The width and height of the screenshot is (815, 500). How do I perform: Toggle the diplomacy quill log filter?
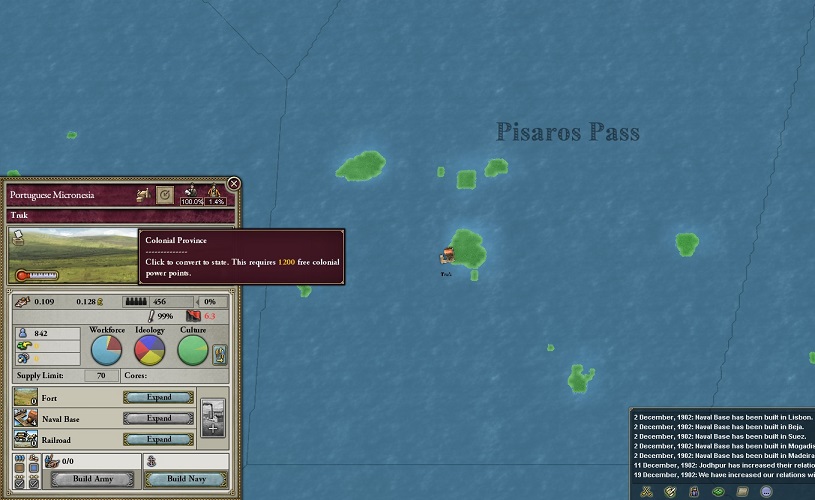(x=670, y=491)
